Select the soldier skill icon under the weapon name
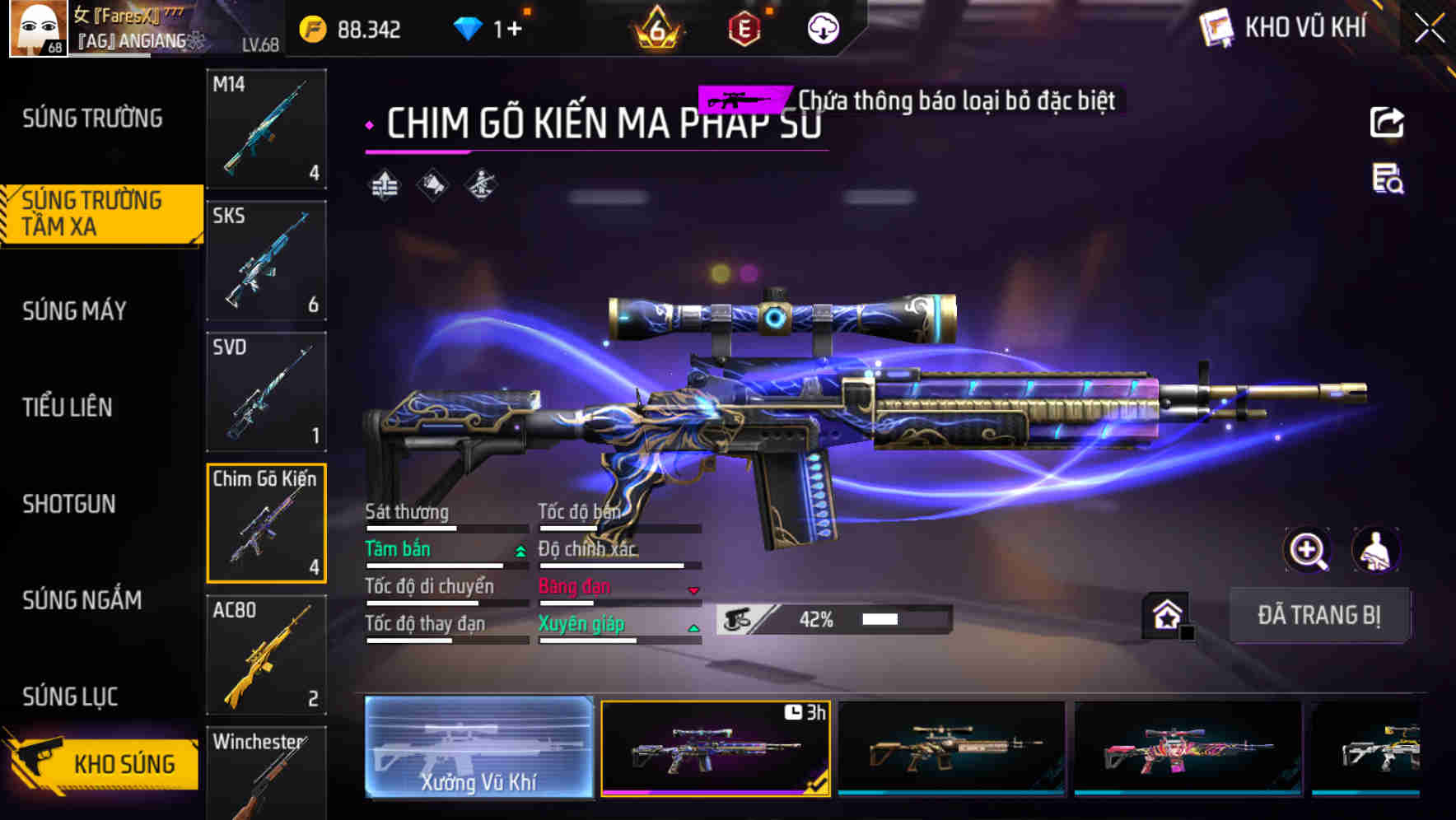1456x820 pixels. click(479, 186)
